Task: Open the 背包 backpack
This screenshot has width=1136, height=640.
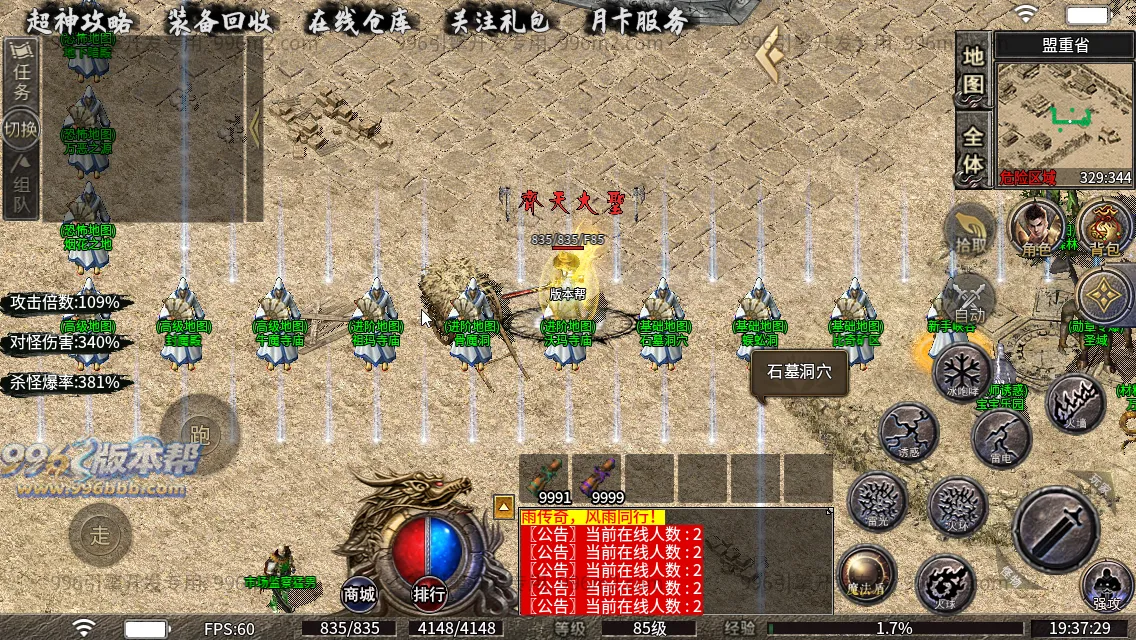Action: coord(1105,227)
